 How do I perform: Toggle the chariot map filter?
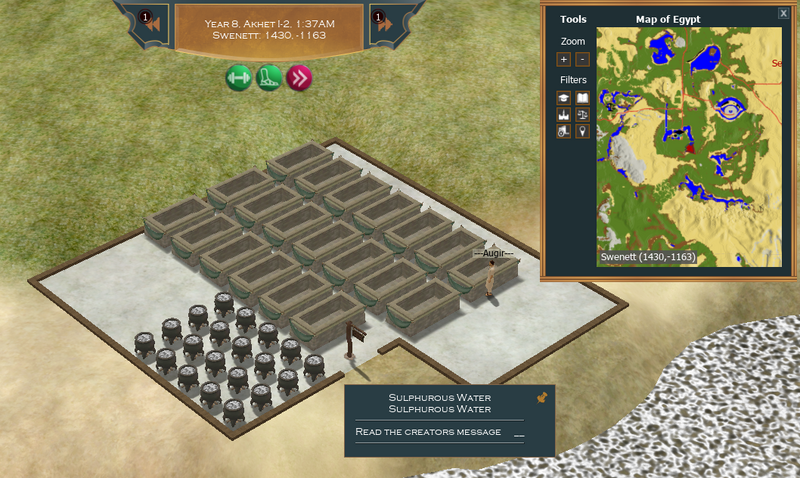[564, 131]
